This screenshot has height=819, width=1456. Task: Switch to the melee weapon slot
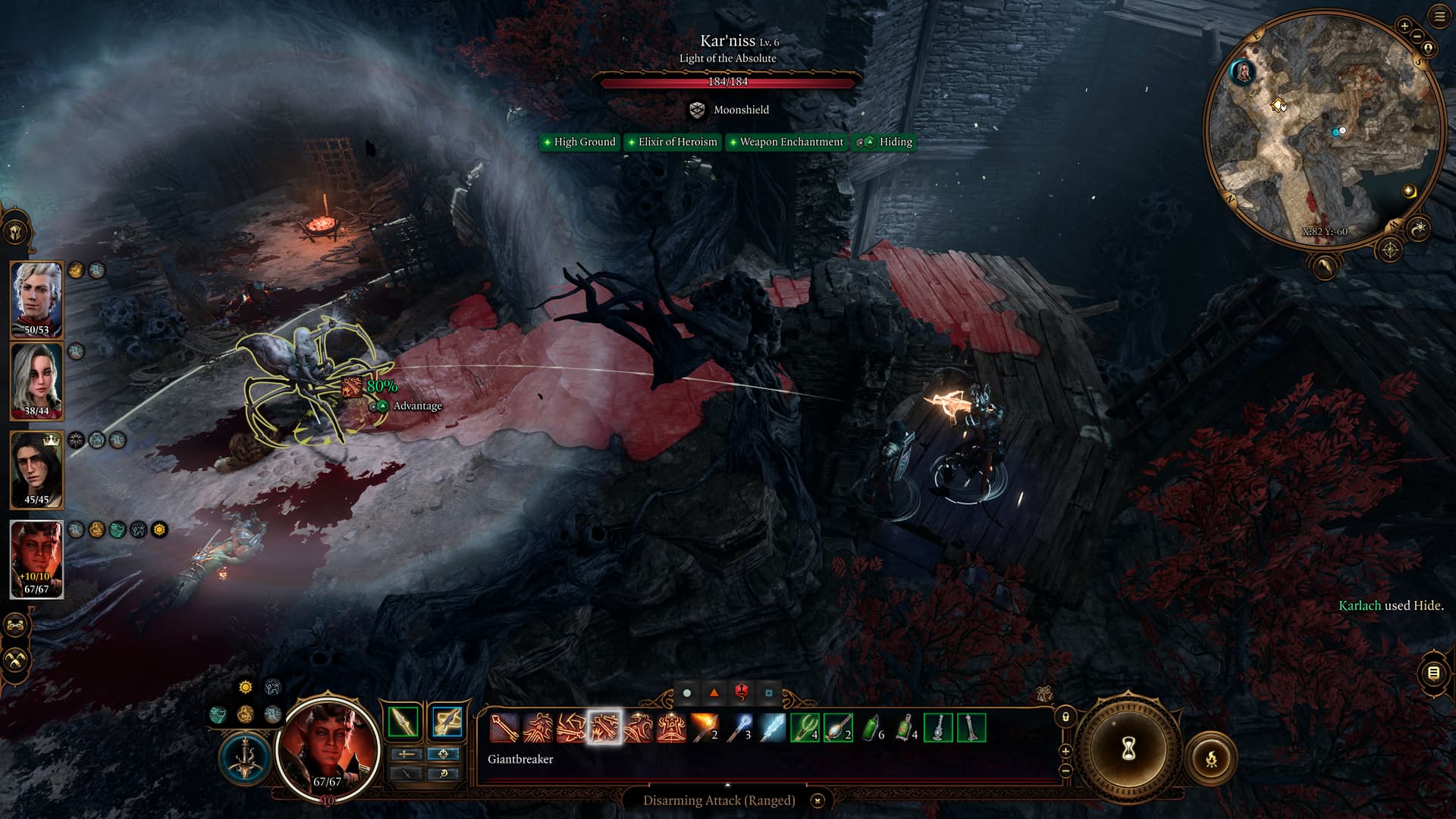403,721
